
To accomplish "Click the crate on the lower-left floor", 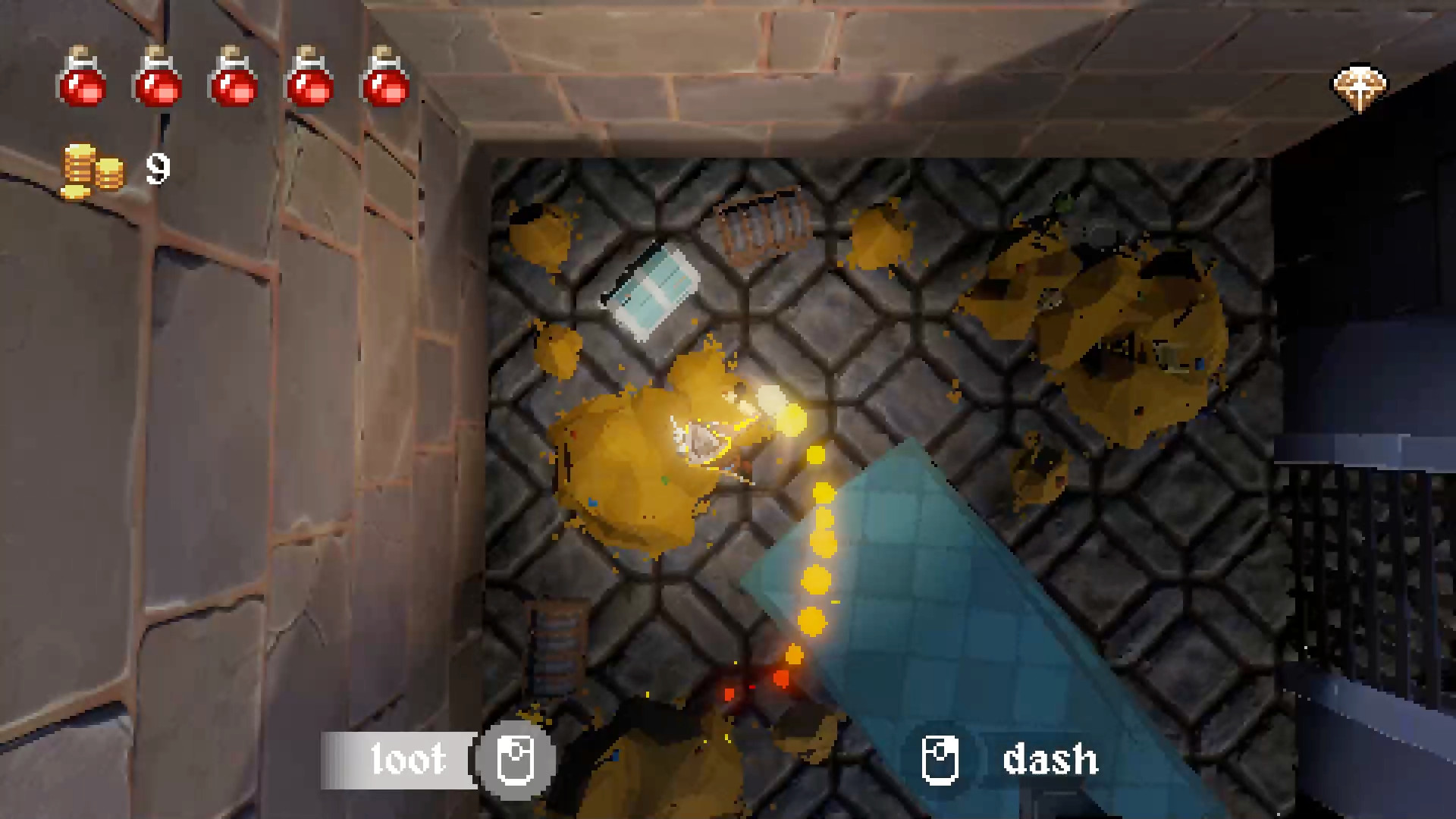I will (556, 648).
